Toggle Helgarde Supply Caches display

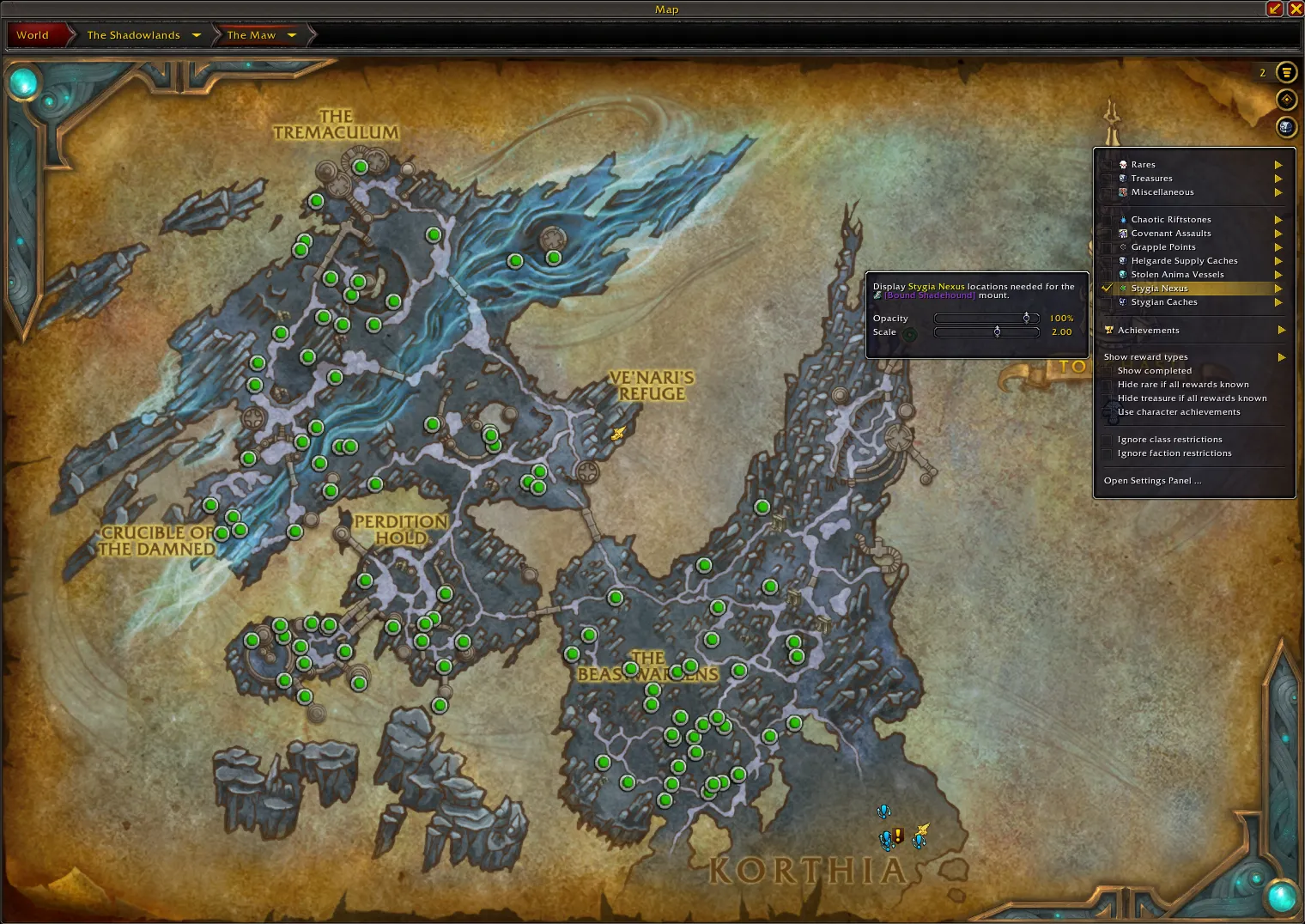[1184, 261]
